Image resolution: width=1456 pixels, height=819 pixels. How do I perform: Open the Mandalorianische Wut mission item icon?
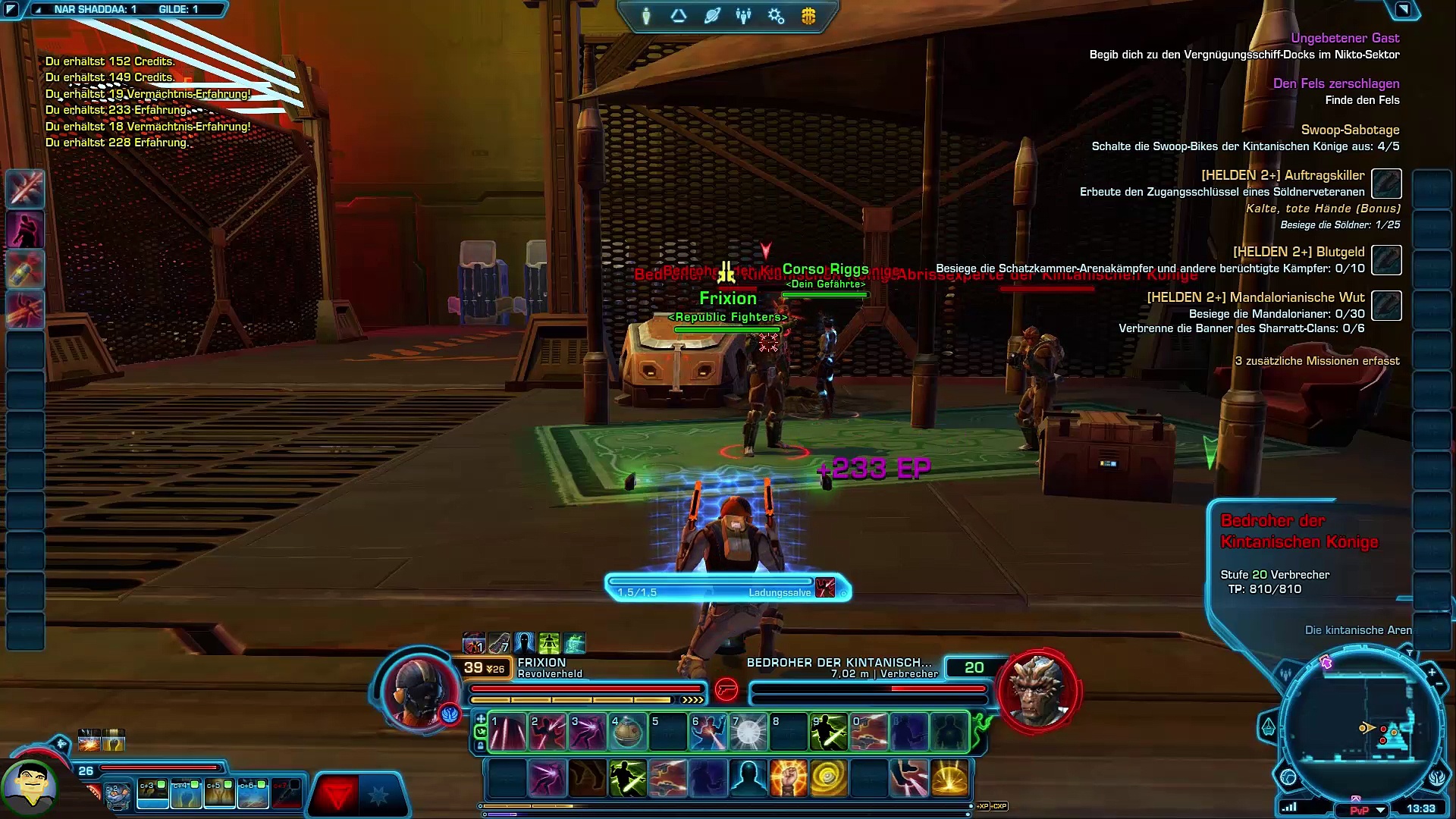click(1386, 306)
